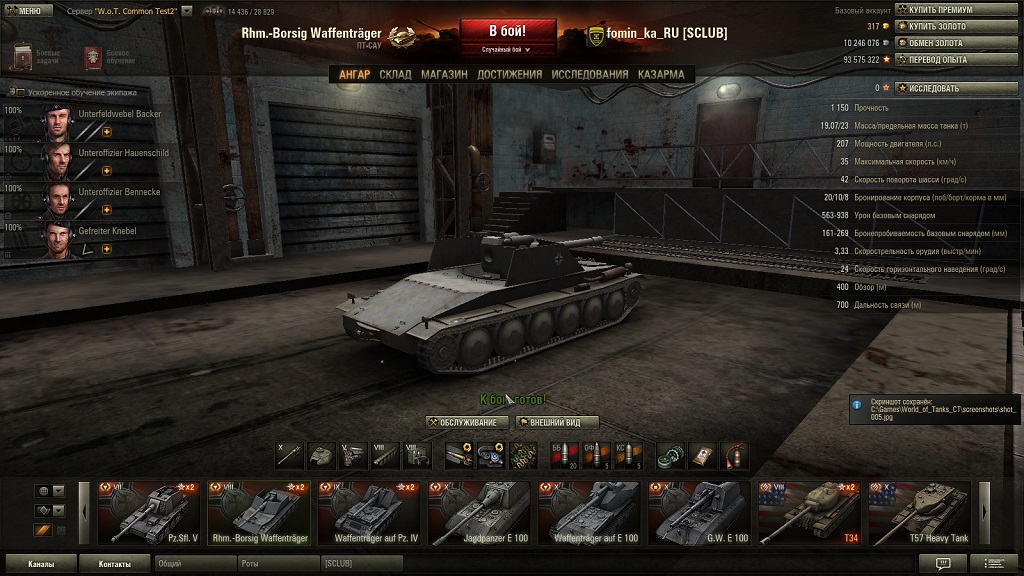The width and height of the screenshot is (1024, 576).
Task: Open the Каналы chat channels button
Action: [40, 564]
